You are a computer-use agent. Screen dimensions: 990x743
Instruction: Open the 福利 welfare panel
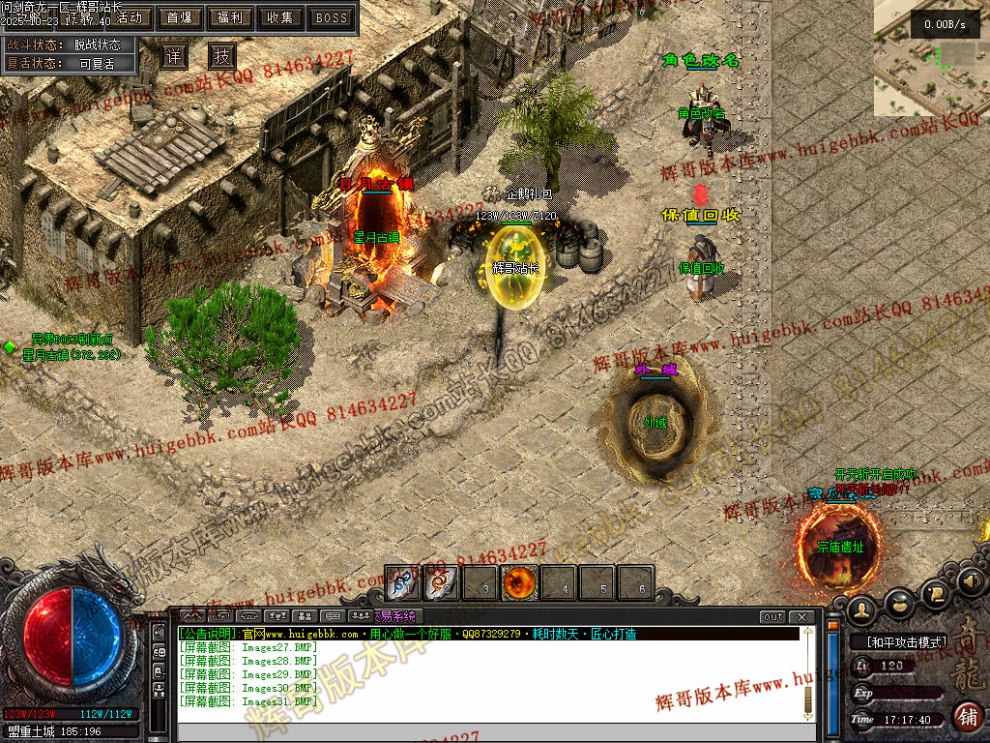231,17
